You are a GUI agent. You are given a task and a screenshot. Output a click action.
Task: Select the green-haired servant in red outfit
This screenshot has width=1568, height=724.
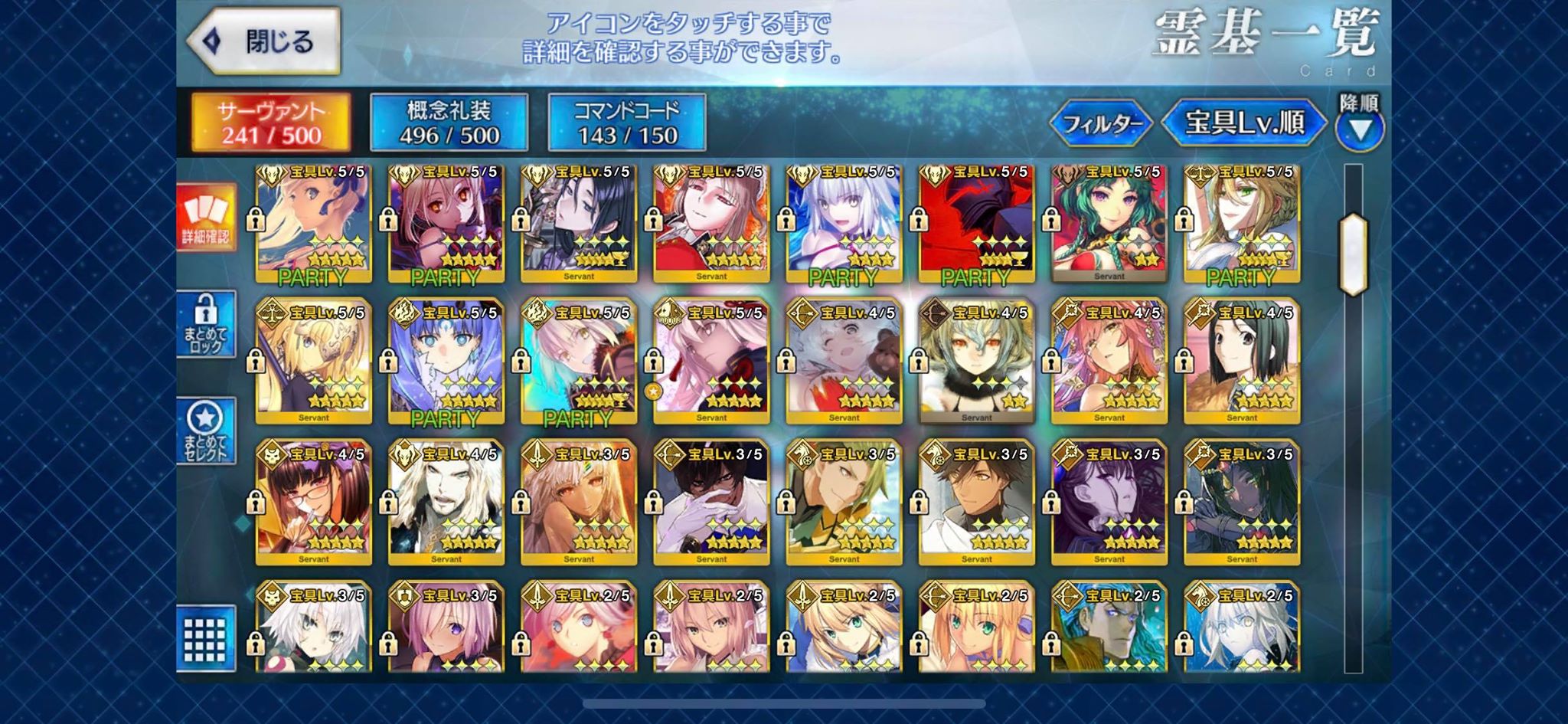click(1109, 222)
